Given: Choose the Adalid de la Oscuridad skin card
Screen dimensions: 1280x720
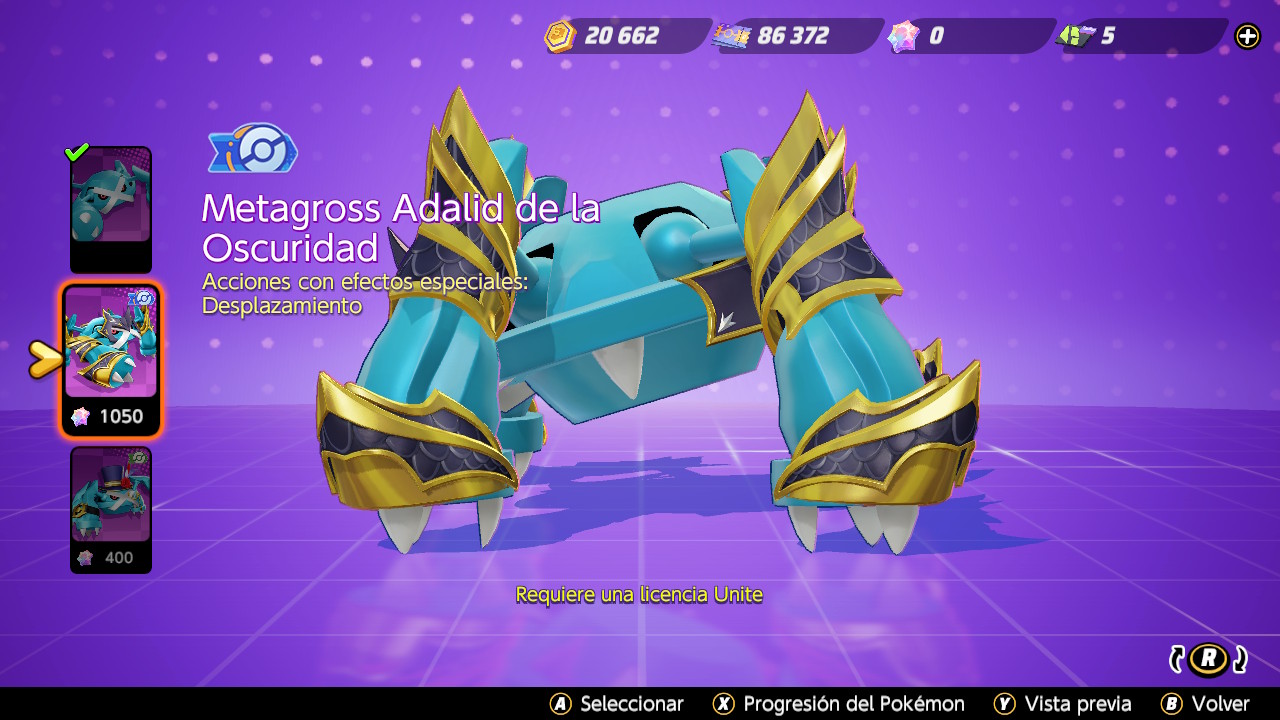Looking at the screenshot, I should point(111,358).
